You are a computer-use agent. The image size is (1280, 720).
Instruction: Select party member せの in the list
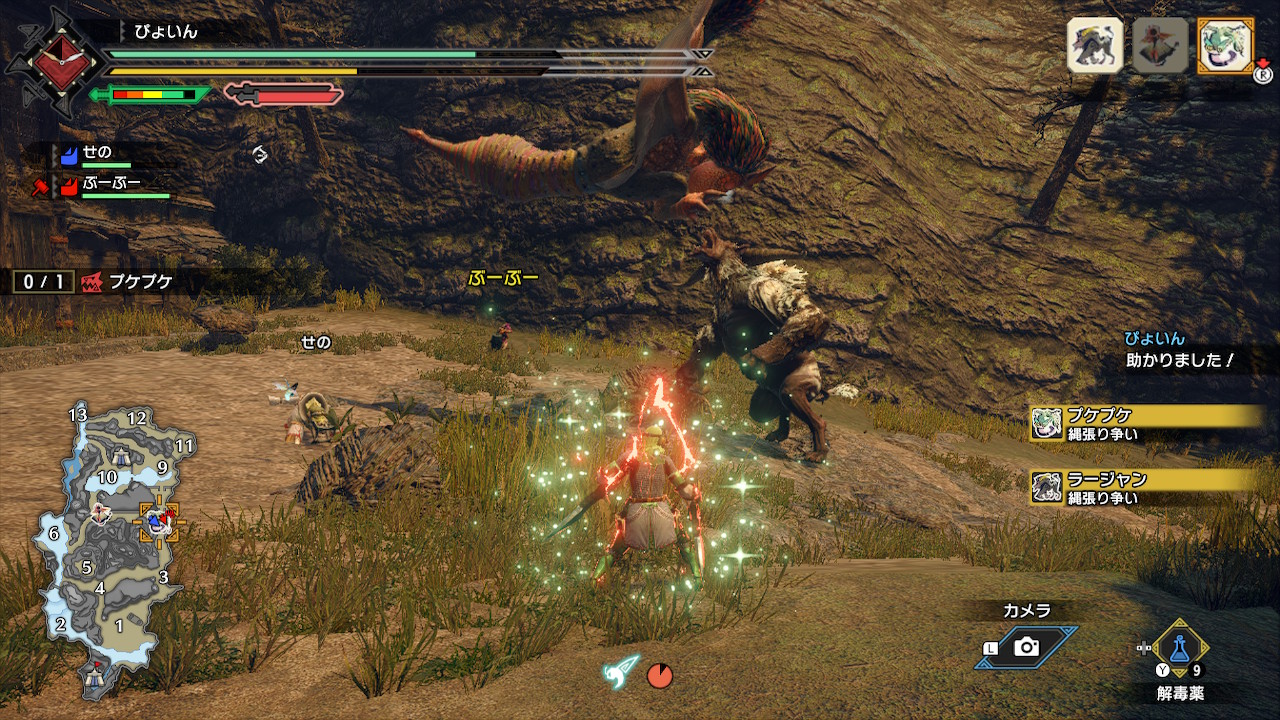96,153
